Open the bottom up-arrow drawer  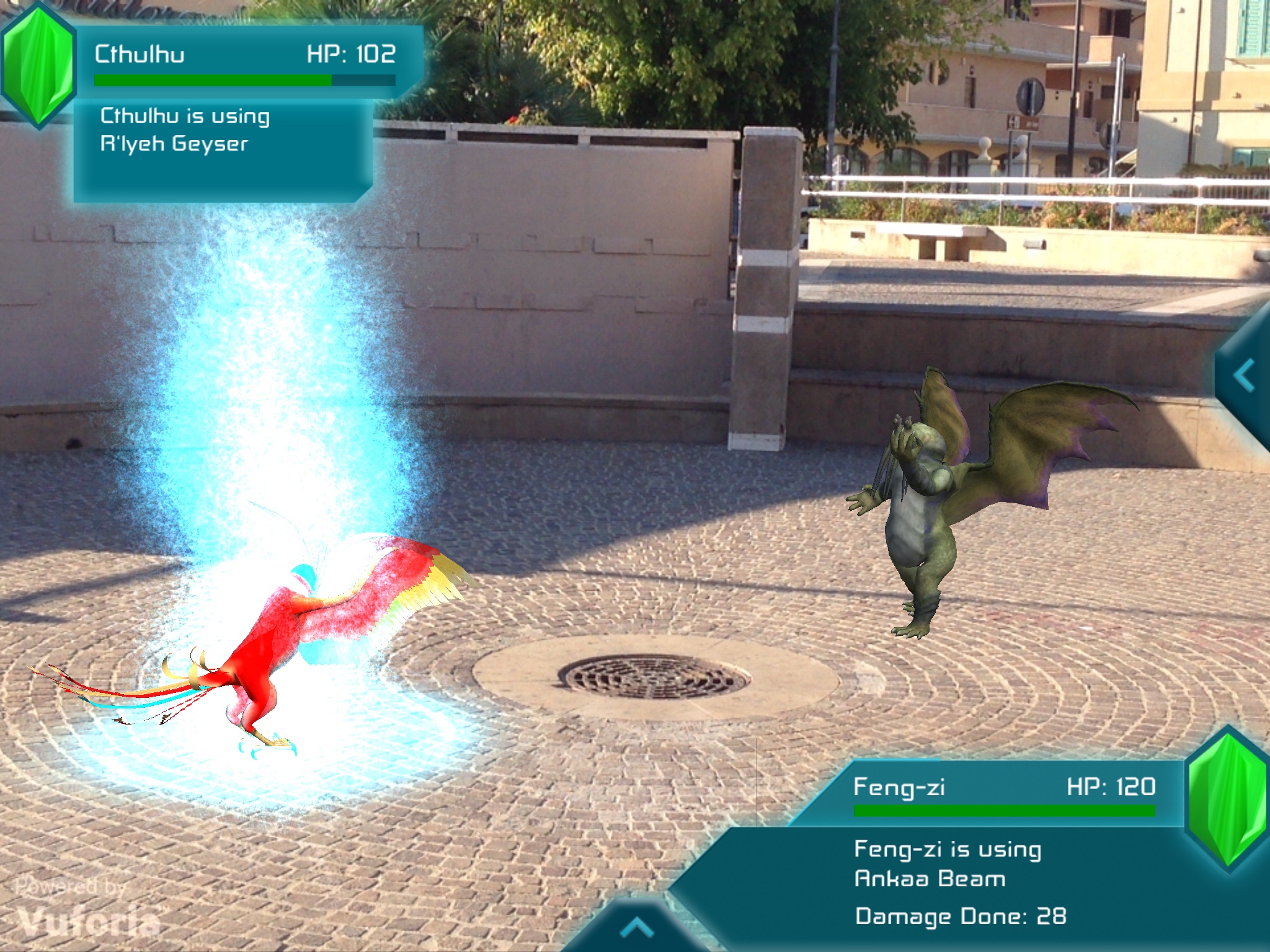click(x=636, y=928)
